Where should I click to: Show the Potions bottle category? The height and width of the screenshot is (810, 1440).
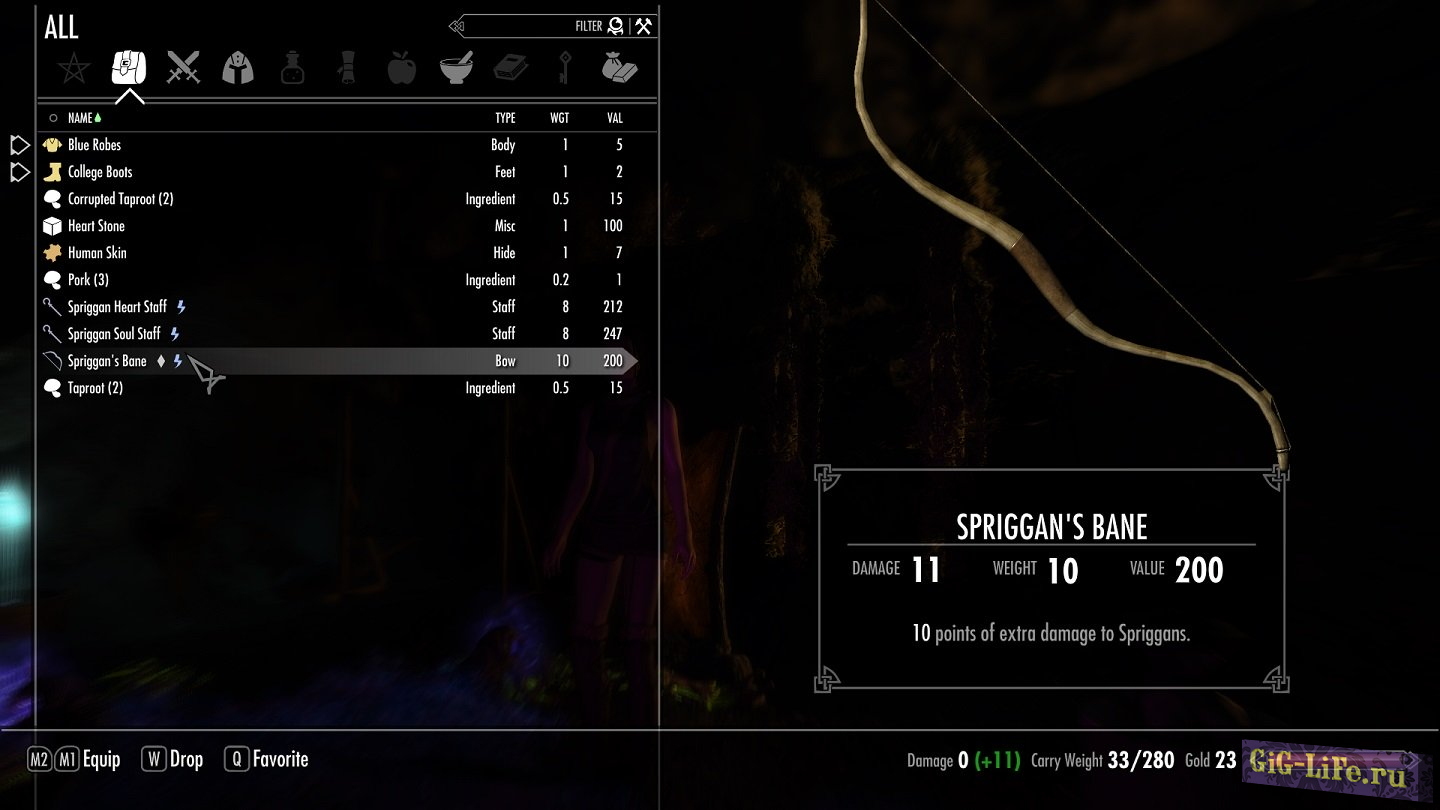[x=292, y=68]
